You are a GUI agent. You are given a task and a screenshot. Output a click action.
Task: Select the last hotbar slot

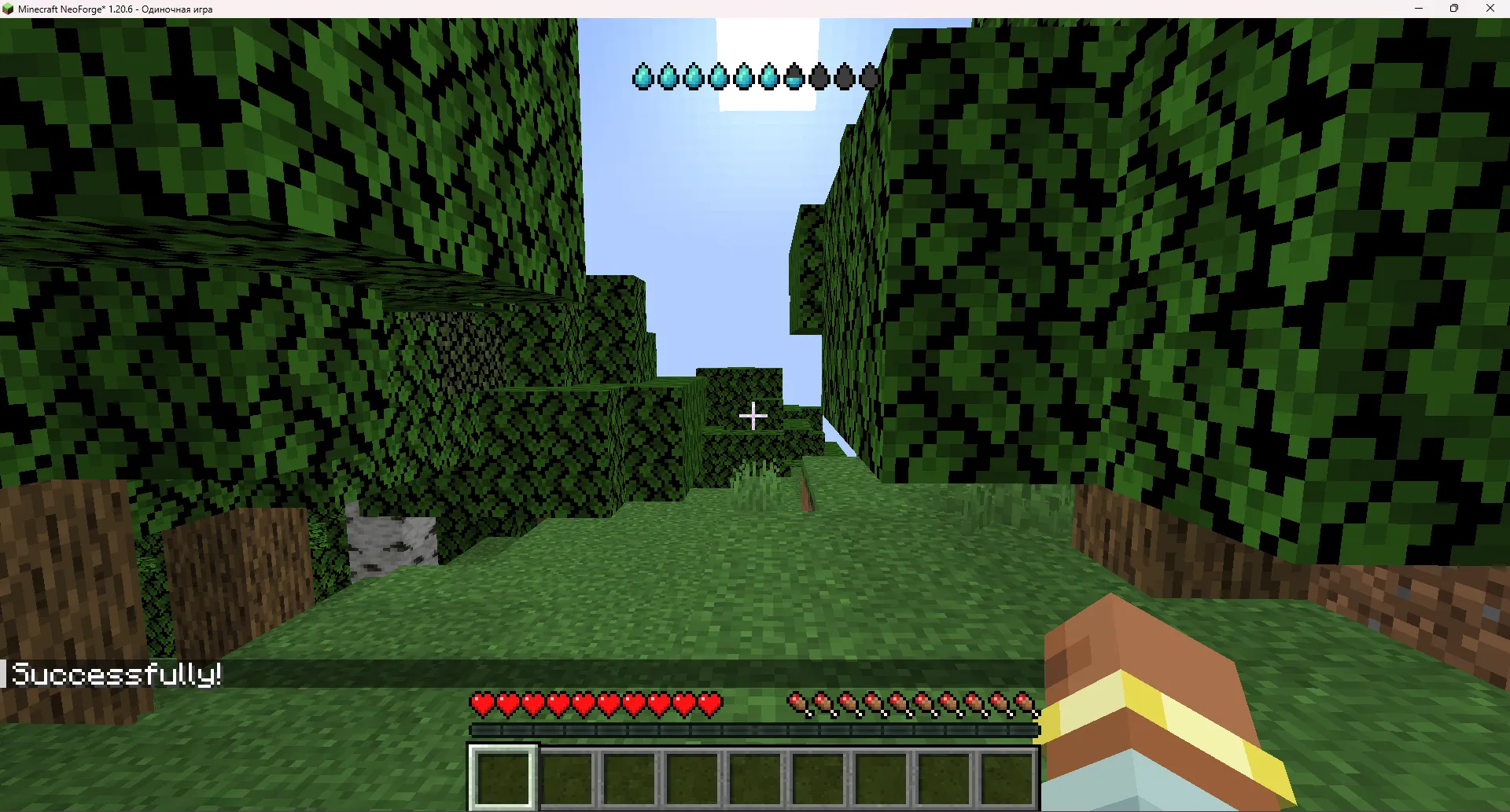1011,778
